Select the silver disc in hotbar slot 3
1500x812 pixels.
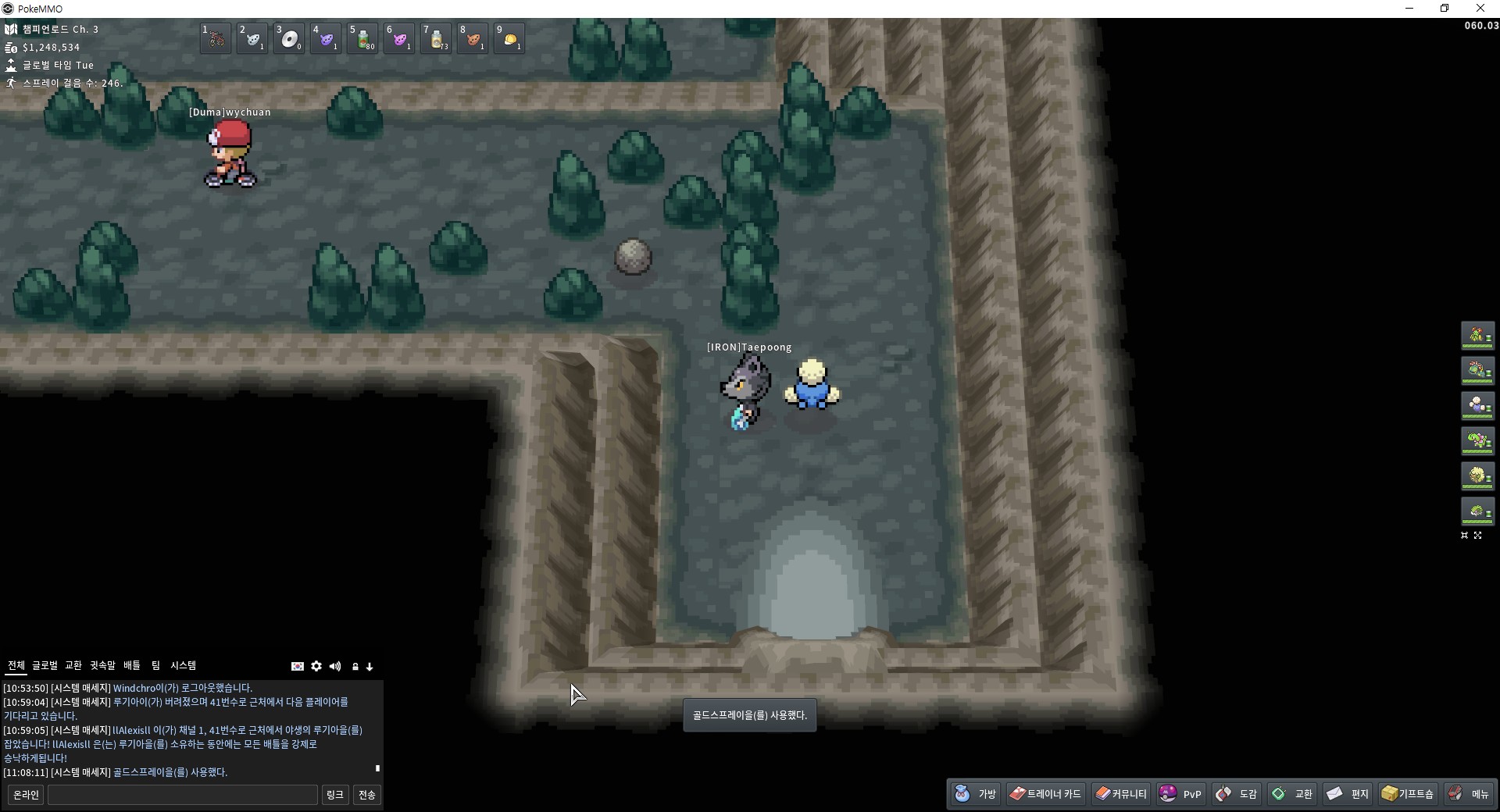click(x=289, y=38)
